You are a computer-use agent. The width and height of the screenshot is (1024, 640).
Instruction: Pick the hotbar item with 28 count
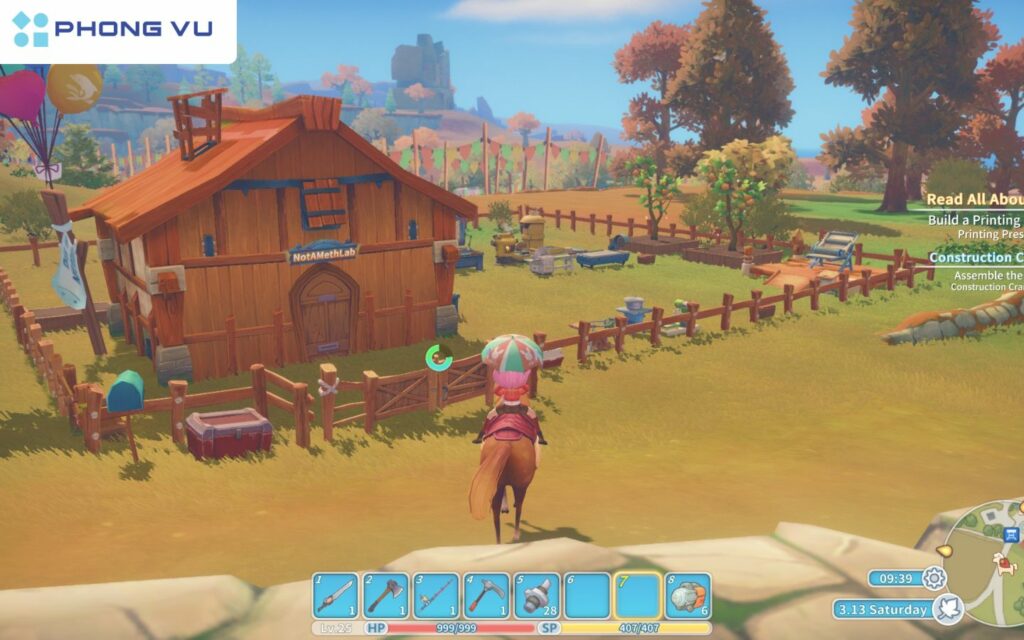[x=536, y=596]
